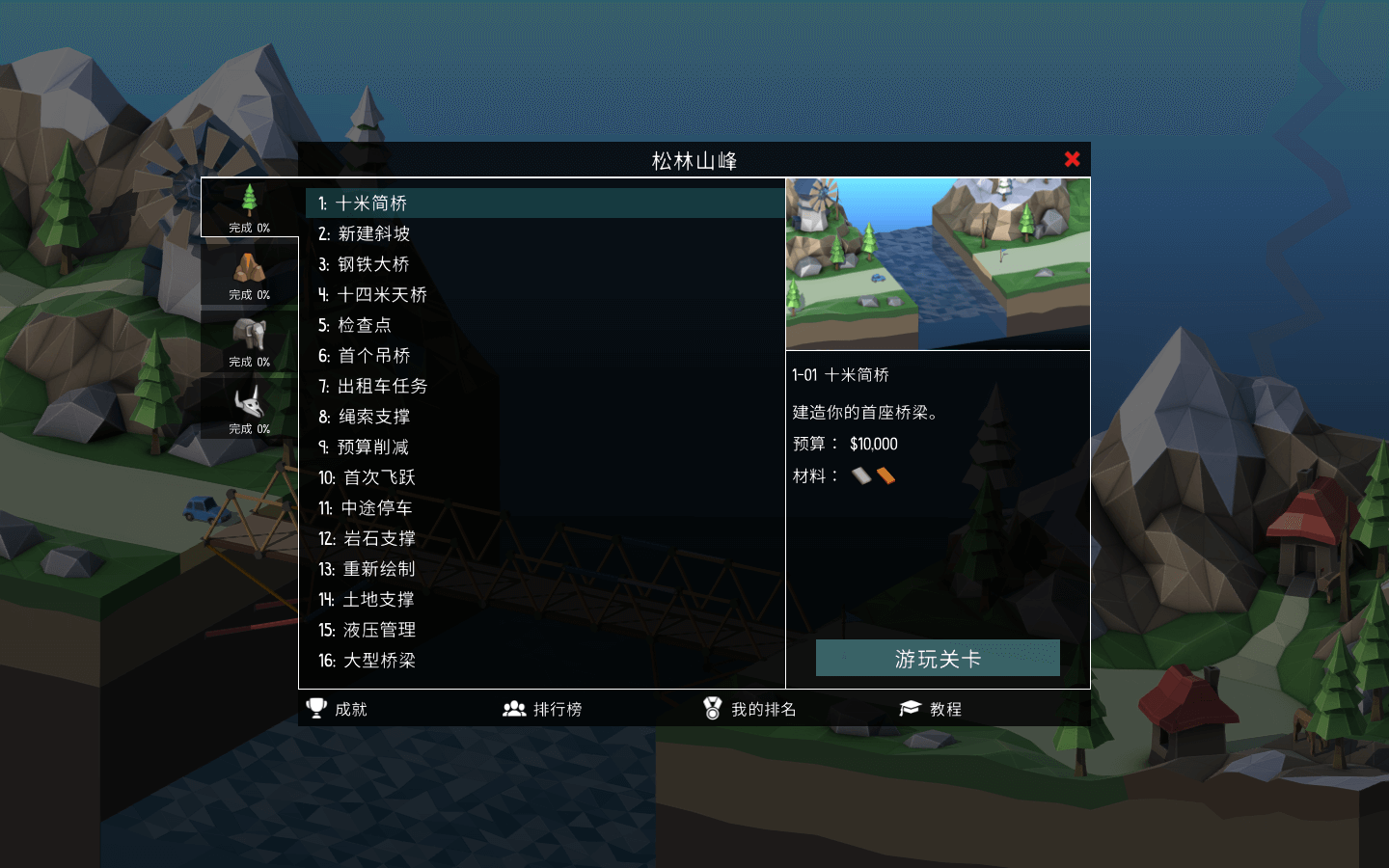This screenshot has height=868, width=1389.
Task: Switch to the orange rock world tab
Action: click(x=249, y=274)
